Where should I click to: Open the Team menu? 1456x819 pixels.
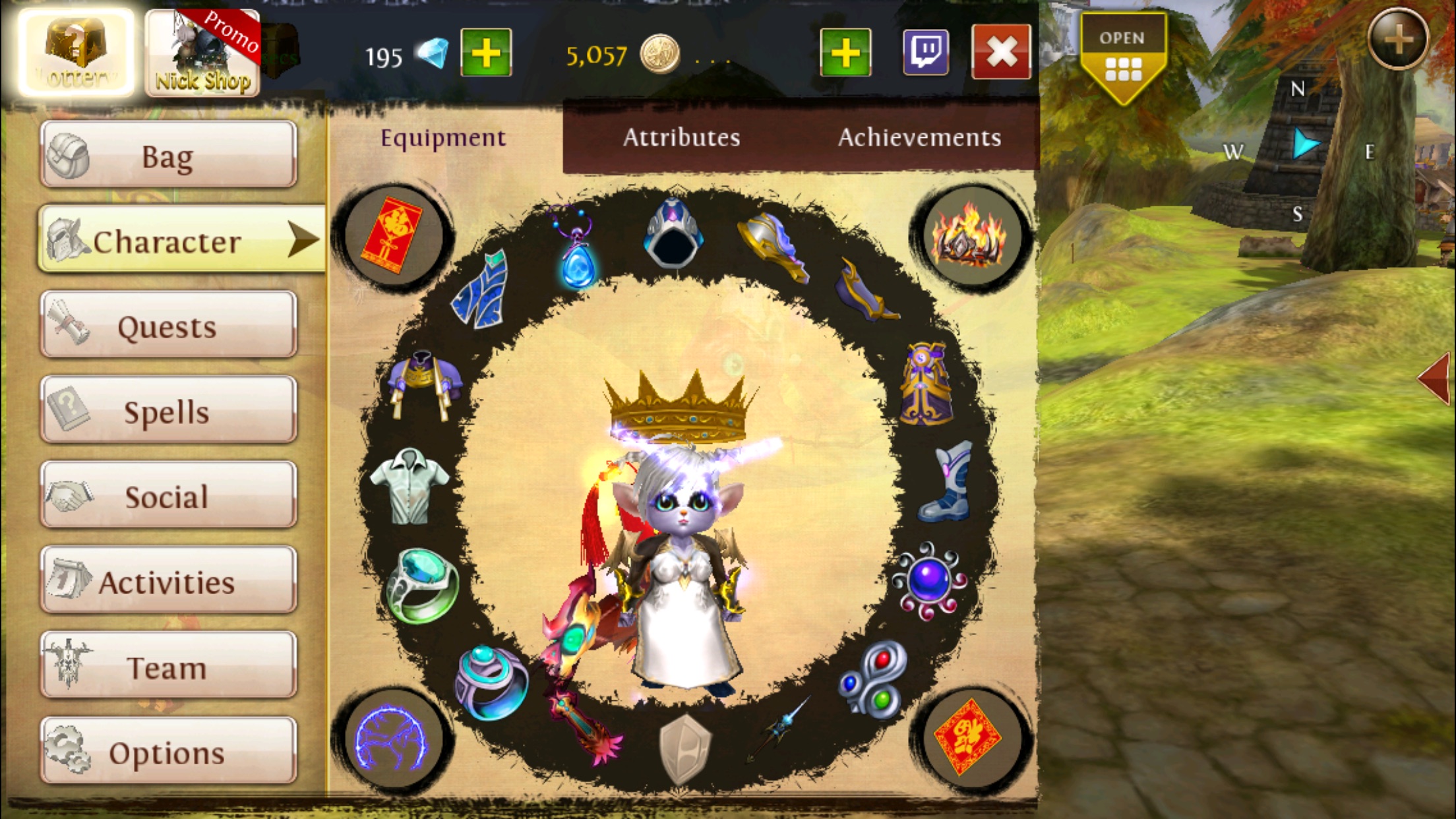pyautogui.click(x=168, y=666)
